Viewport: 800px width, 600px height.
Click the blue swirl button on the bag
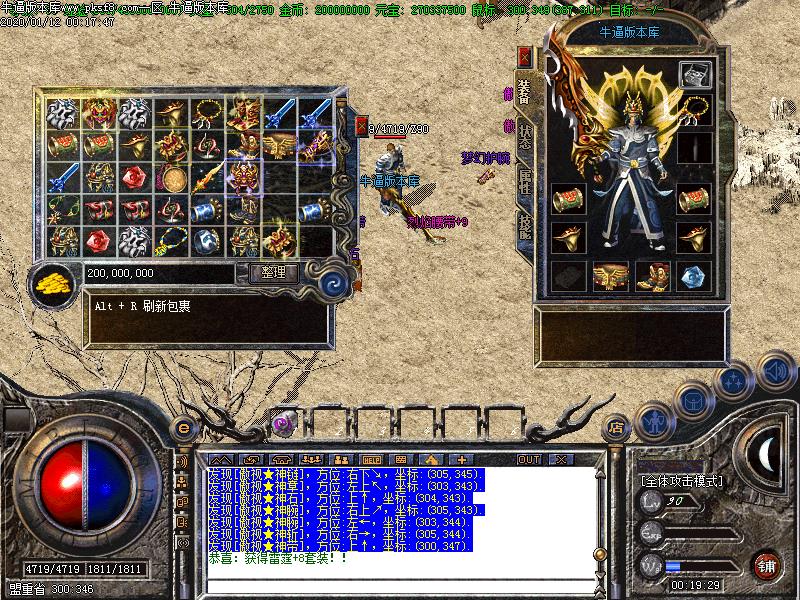(331, 284)
